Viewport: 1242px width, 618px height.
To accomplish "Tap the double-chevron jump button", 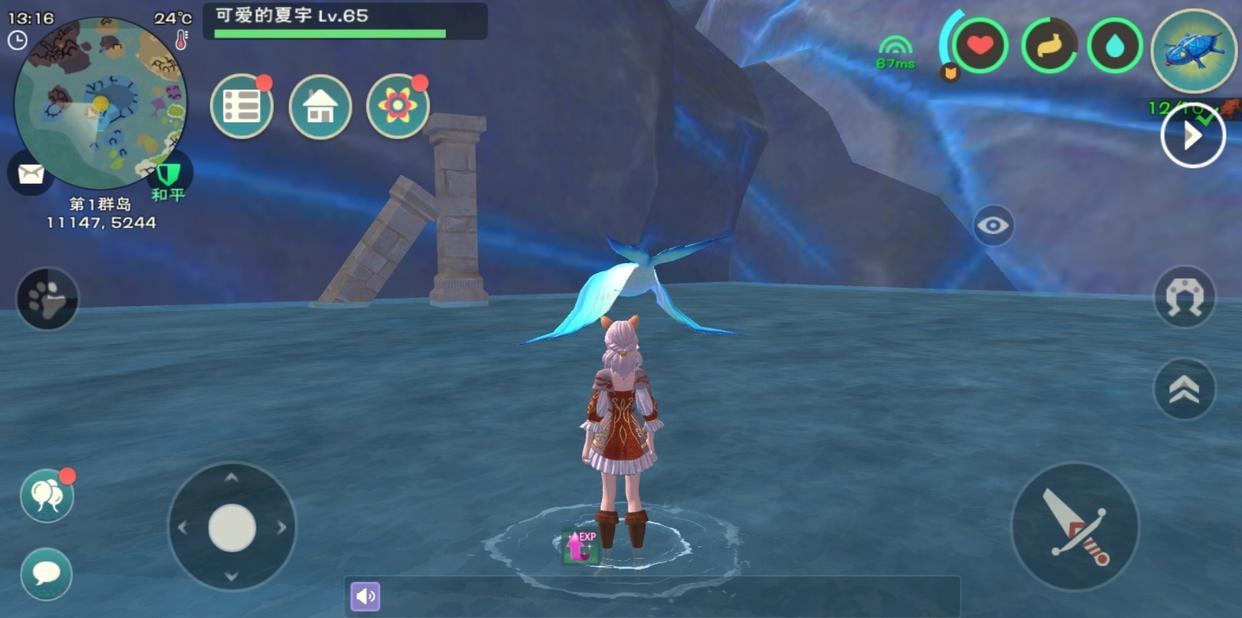I will point(1184,389).
